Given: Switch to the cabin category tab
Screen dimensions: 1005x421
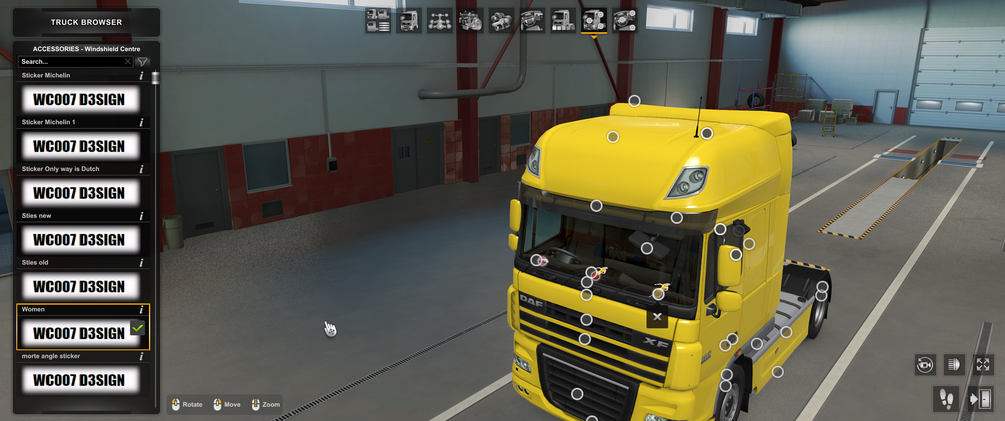Looking at the screenshot, I should 409,19.
